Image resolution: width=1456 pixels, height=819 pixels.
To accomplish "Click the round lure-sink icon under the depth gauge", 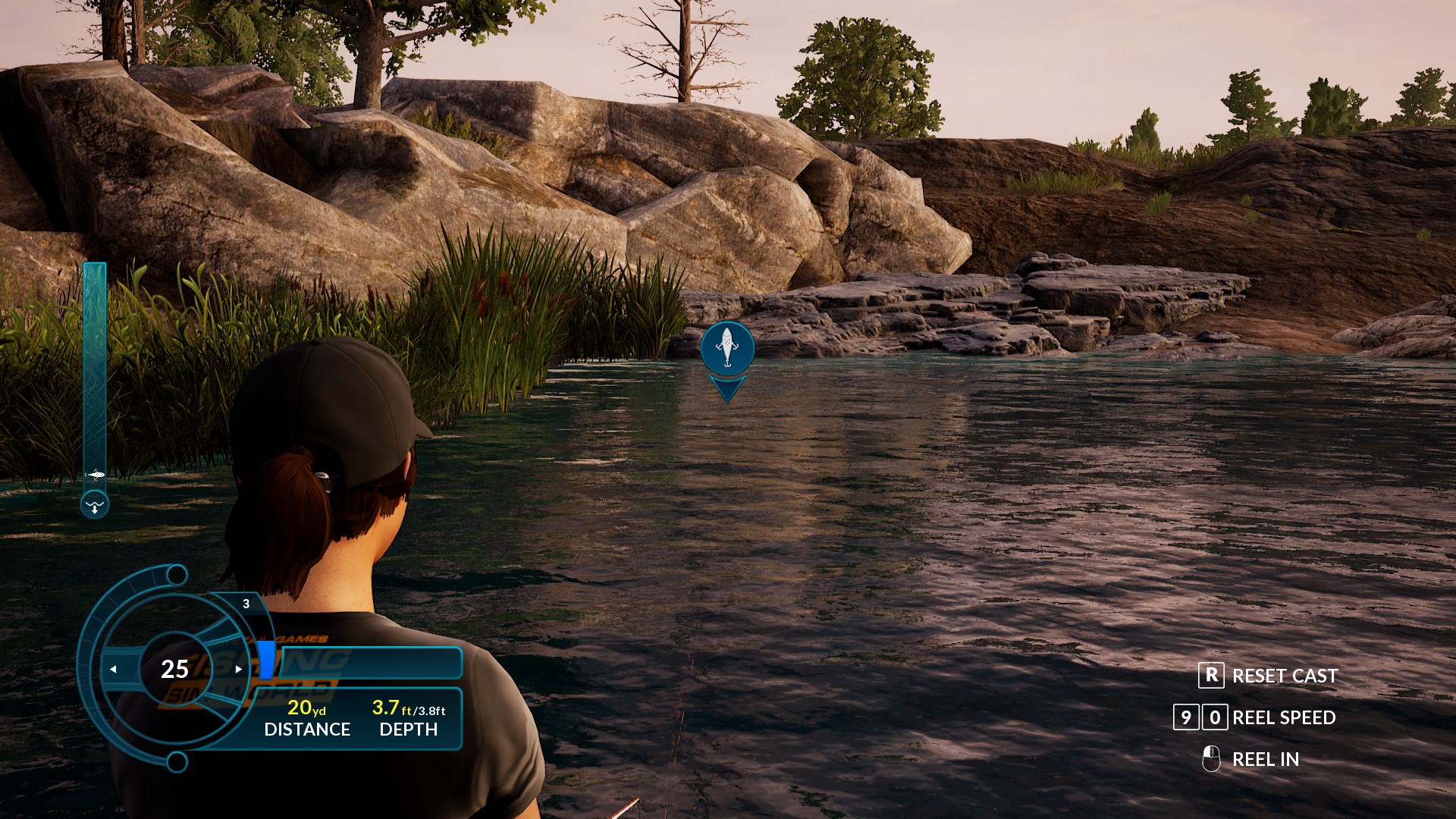I will click(95, 505).
